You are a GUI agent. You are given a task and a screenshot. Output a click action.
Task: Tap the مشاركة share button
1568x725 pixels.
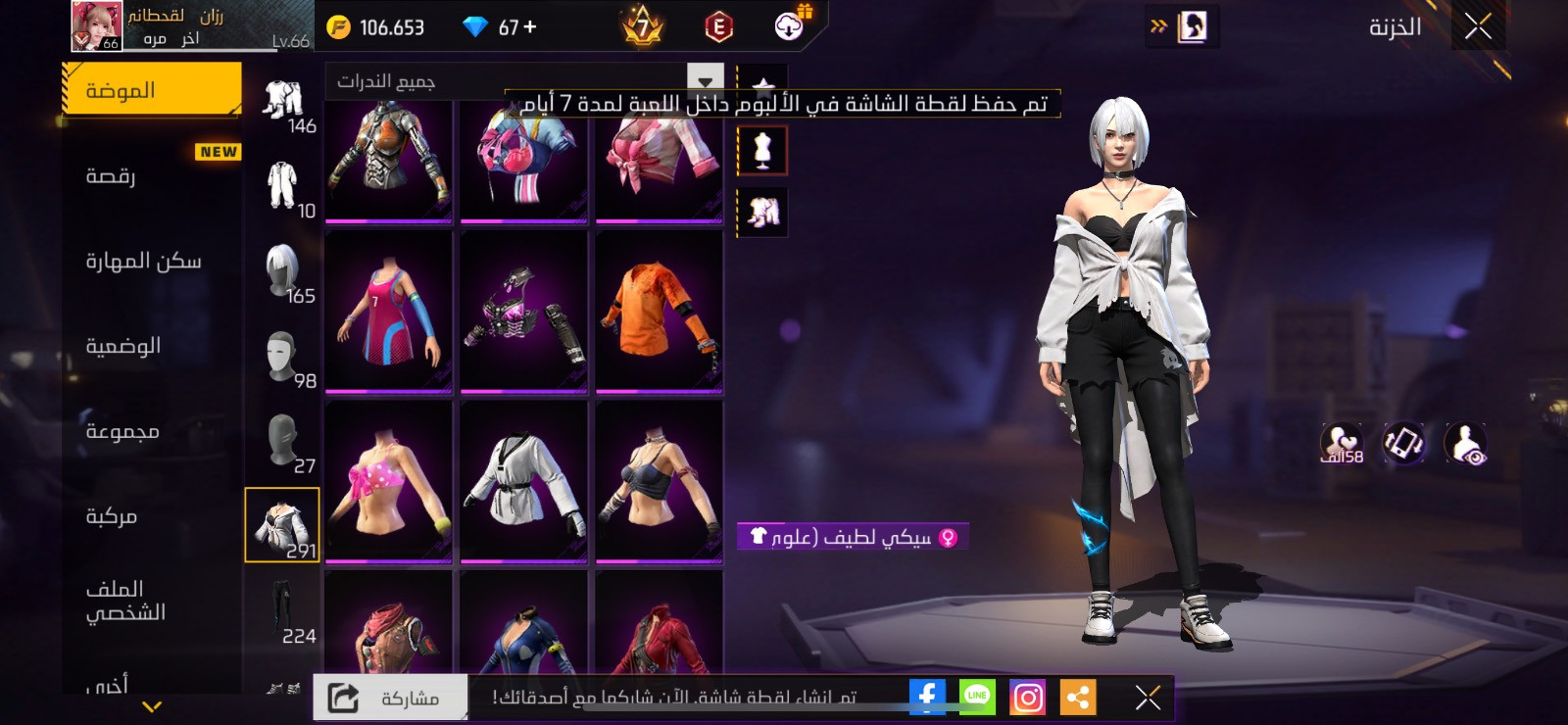coord(390,698)
